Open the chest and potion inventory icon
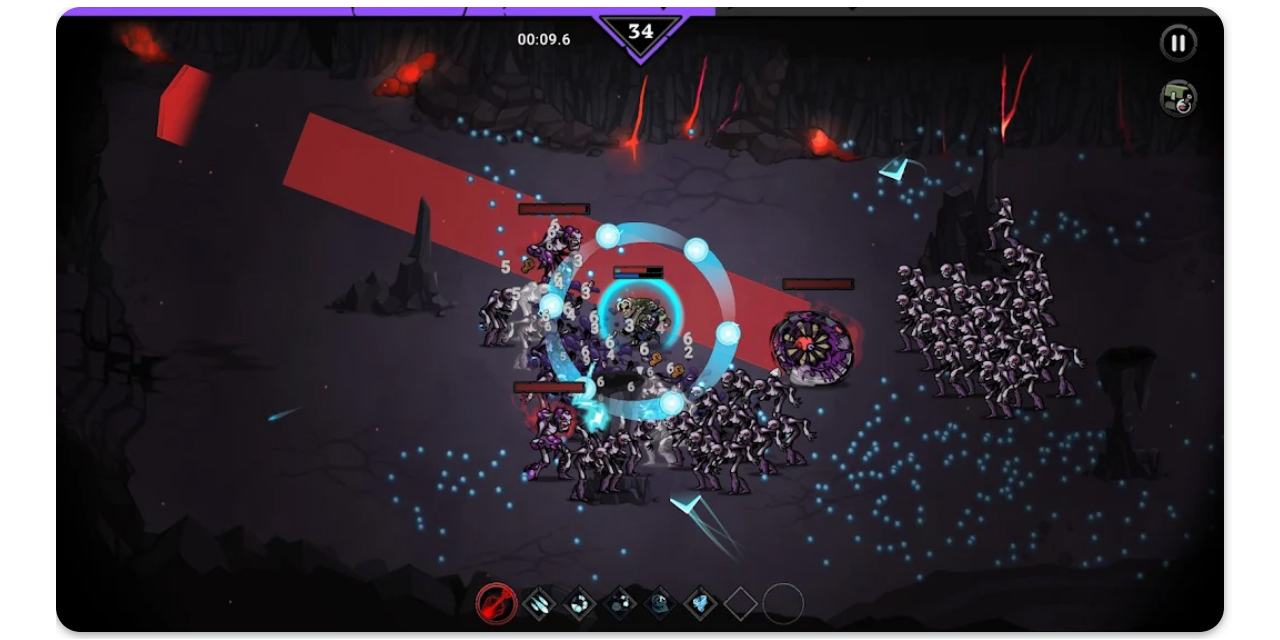This screenshot has height=640, width=1280. [x=1178, y=98]
